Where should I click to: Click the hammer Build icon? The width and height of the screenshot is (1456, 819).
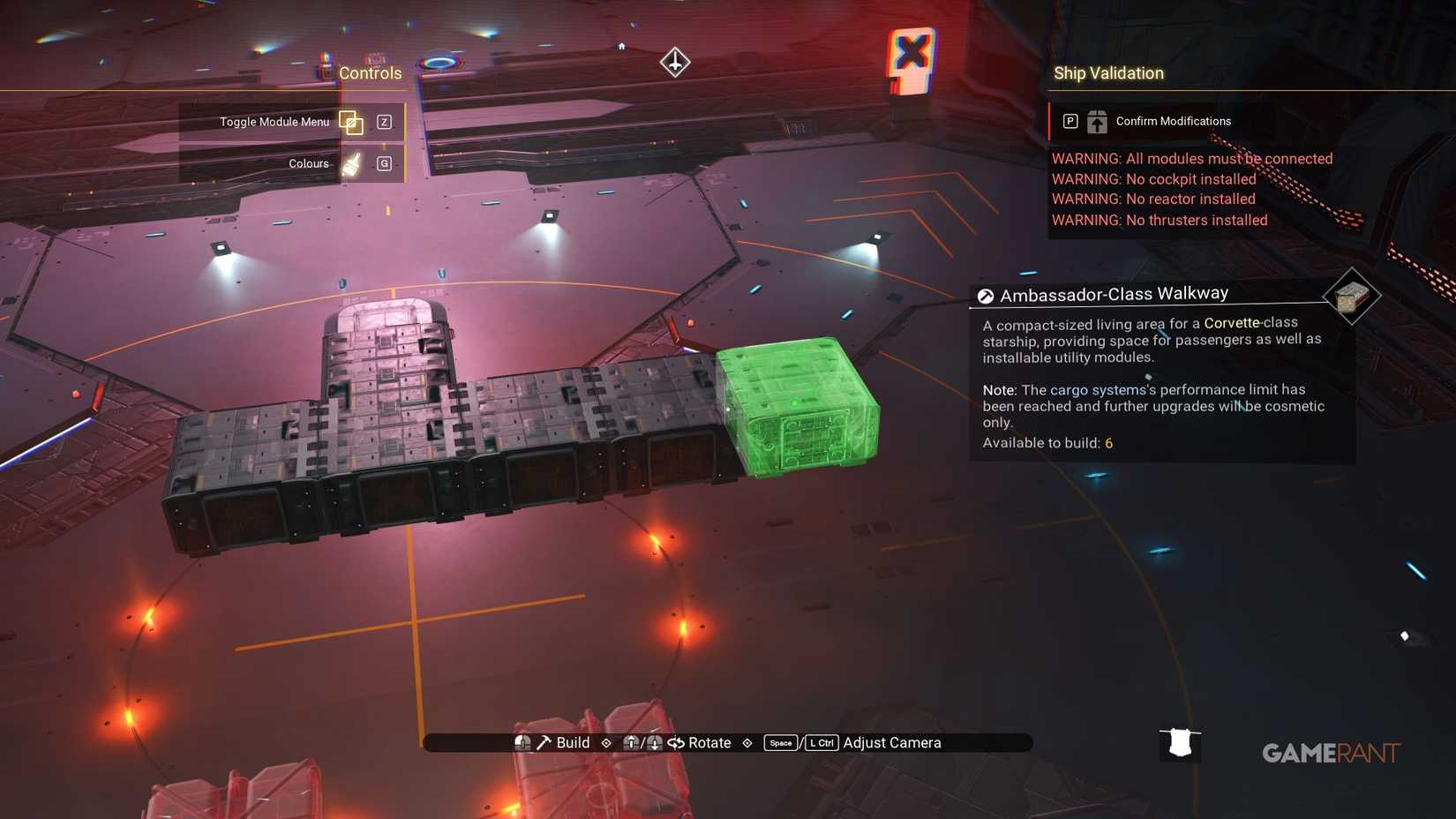pyautogui.click(x=544, y=742)
